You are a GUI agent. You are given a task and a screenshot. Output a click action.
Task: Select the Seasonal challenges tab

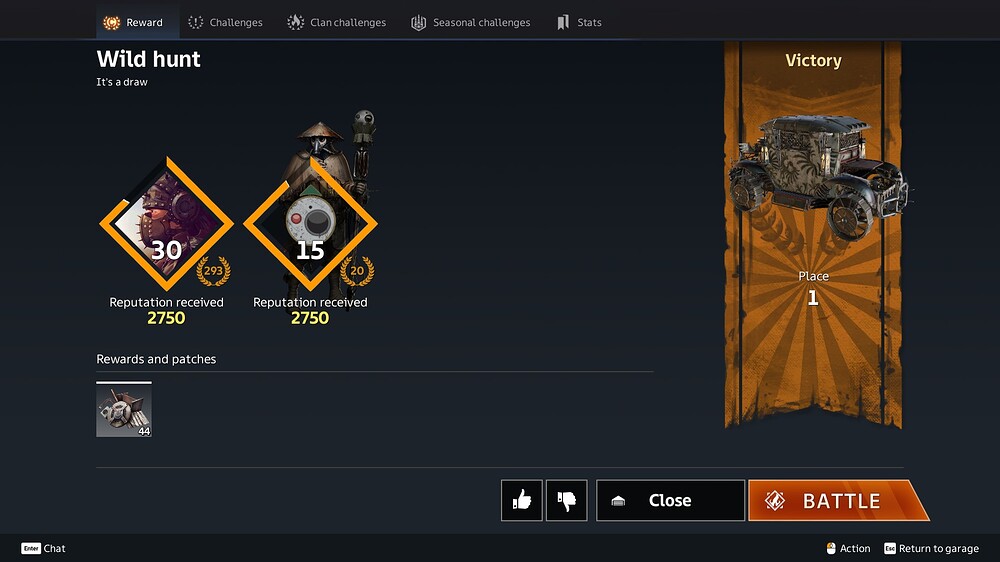click(x=471, y=22)
